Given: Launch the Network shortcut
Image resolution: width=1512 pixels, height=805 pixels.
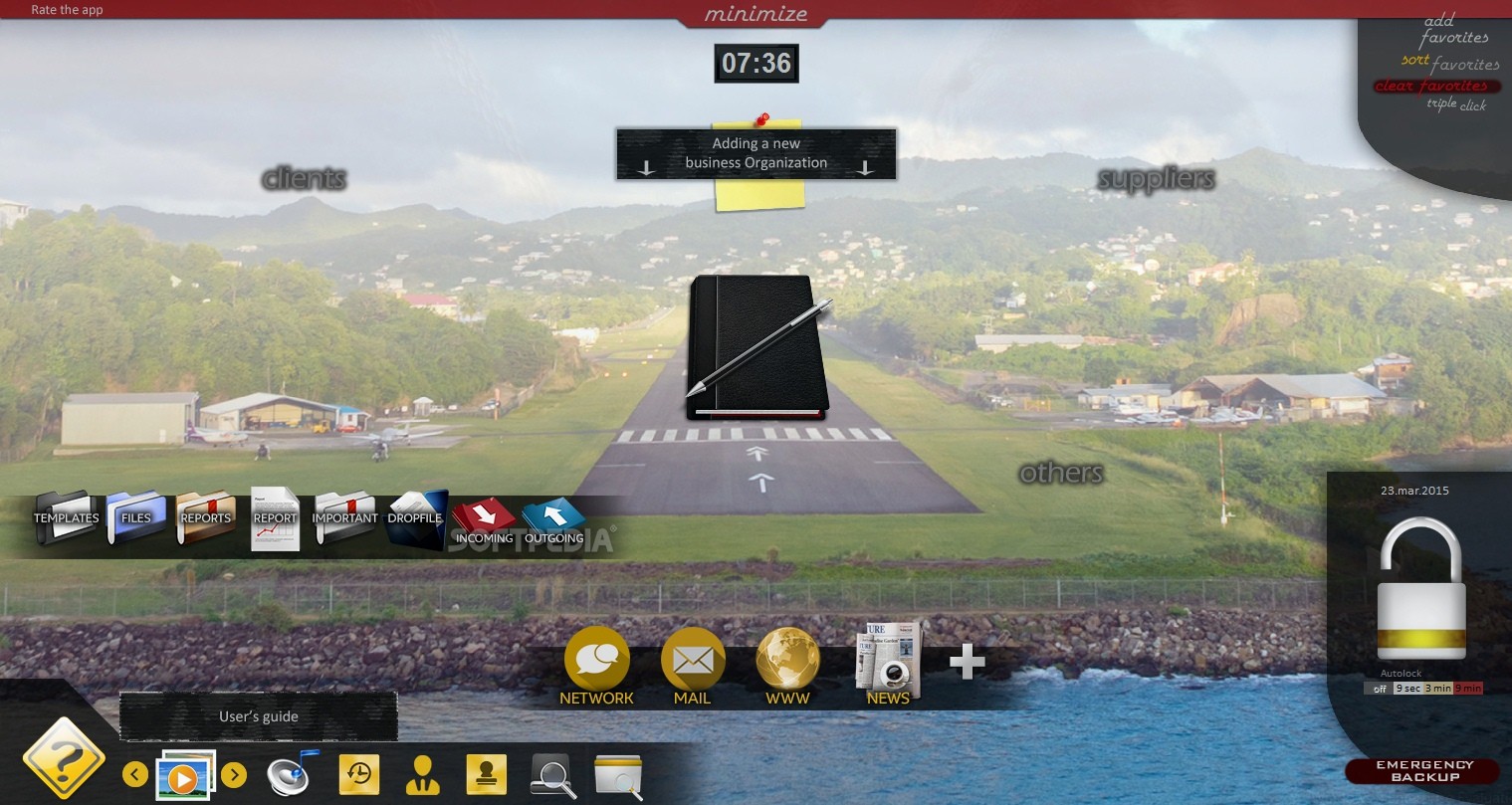Looking at the screenshot, I should point(596,666).
